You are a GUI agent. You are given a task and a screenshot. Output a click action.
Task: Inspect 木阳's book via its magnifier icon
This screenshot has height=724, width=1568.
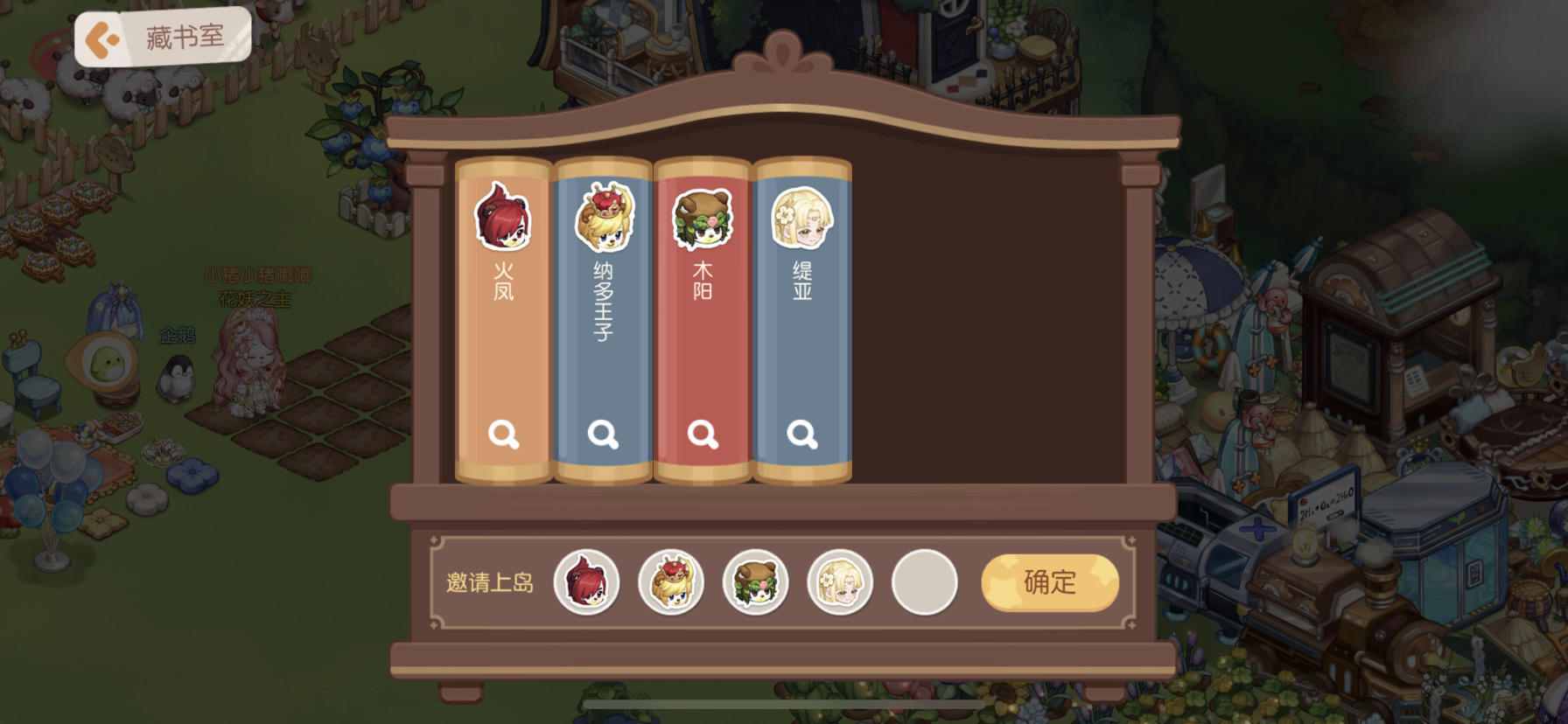pyautogui.click(x=703, y=434)
